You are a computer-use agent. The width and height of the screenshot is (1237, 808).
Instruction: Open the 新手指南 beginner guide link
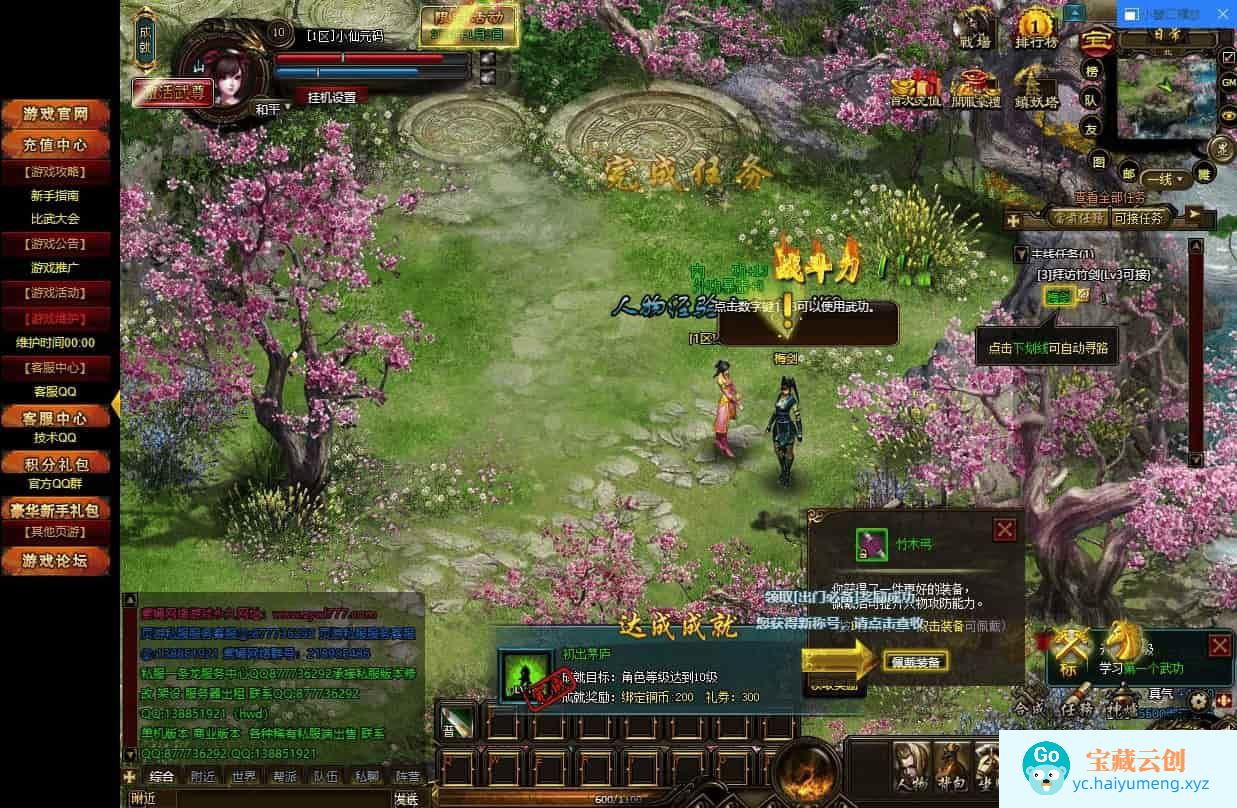54,196
